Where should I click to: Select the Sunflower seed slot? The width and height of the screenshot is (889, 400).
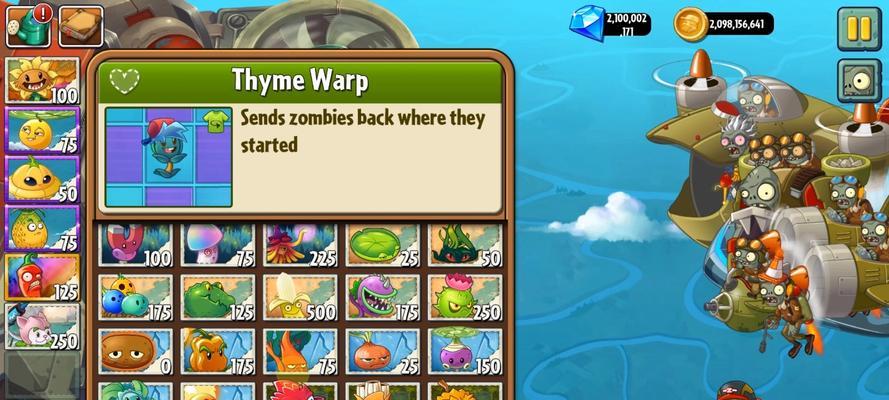pyautogui.click(x=42, y=81)
